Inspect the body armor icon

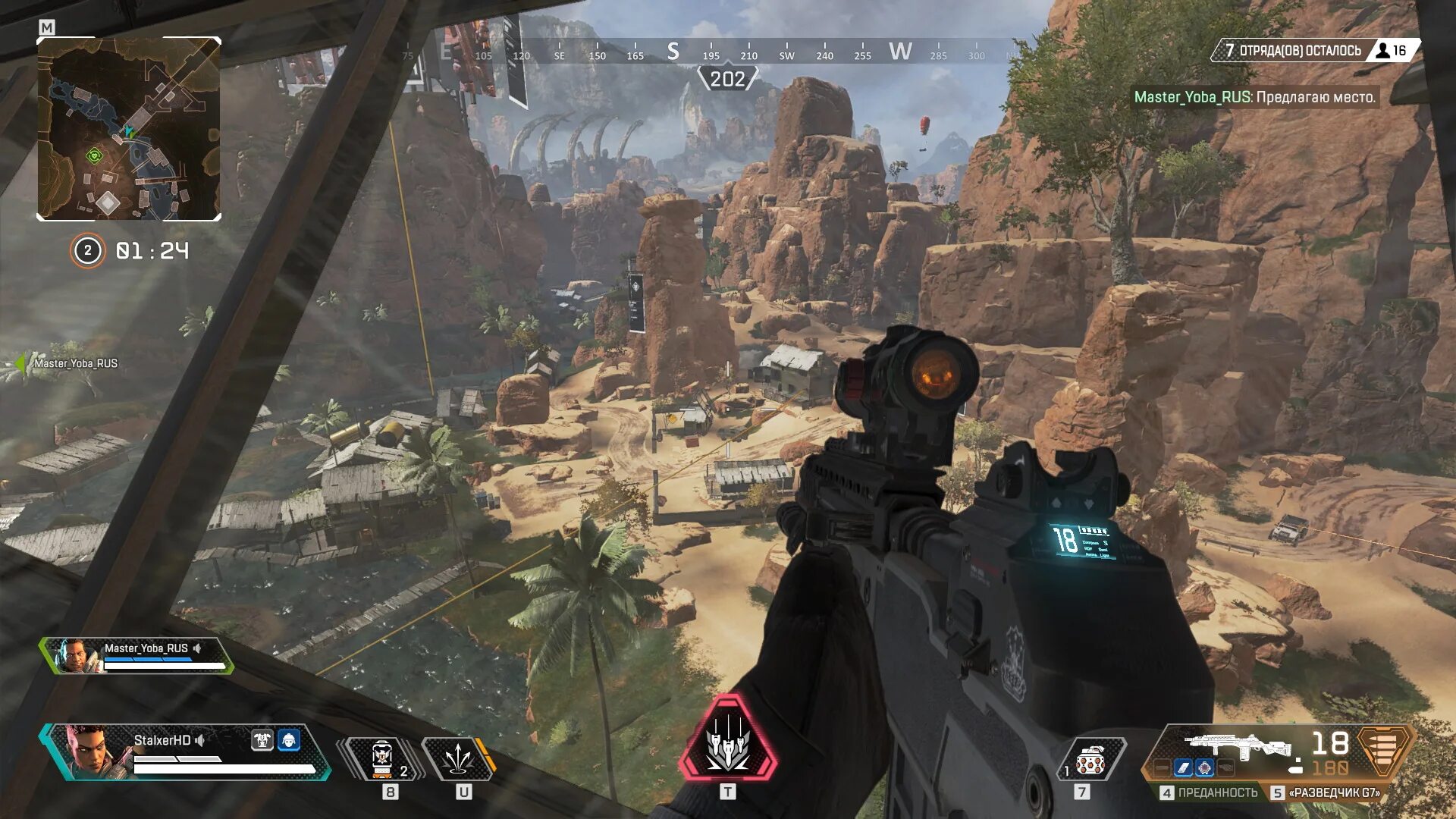(262, 740)
